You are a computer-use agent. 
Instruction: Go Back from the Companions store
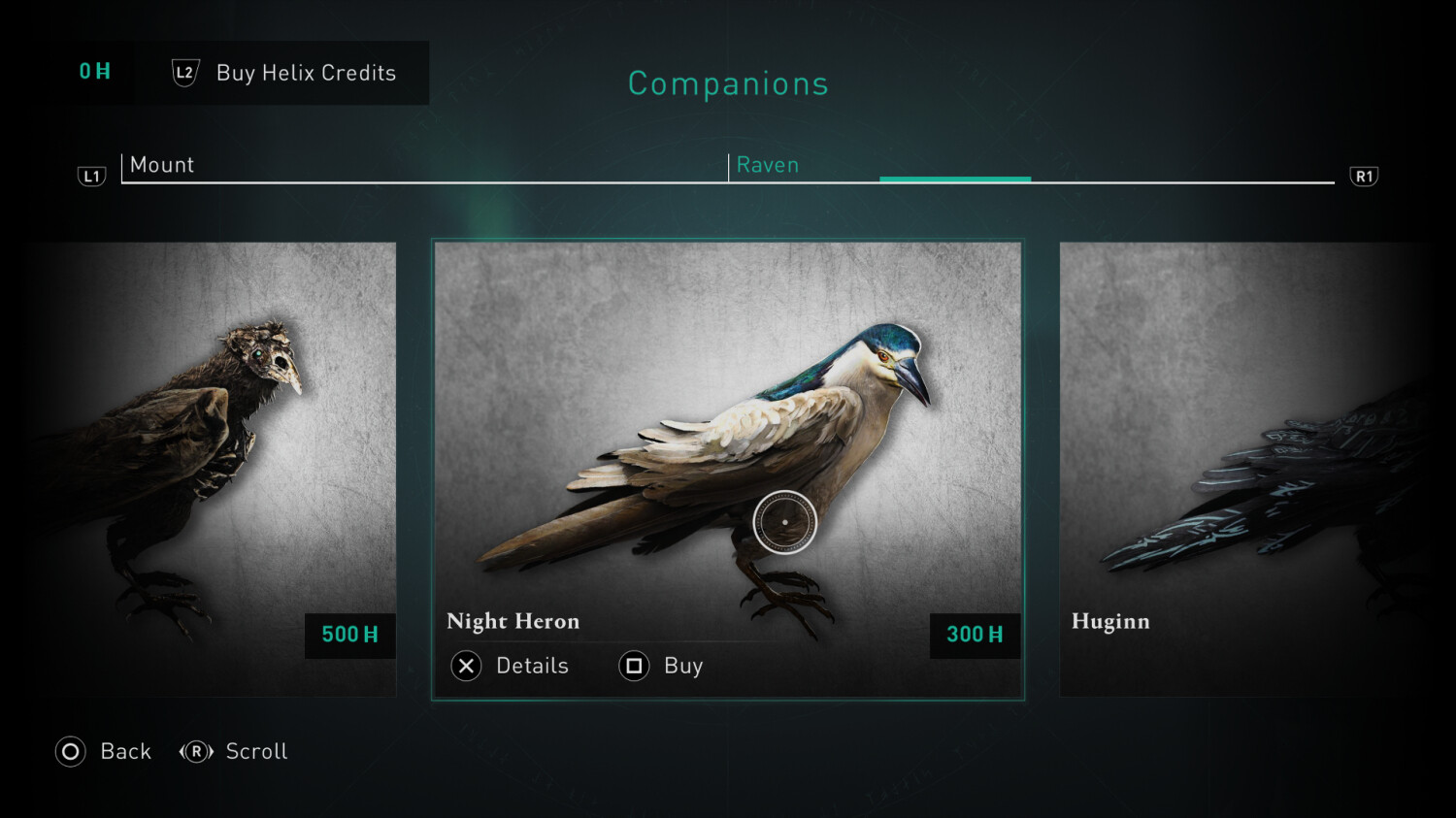104,751
